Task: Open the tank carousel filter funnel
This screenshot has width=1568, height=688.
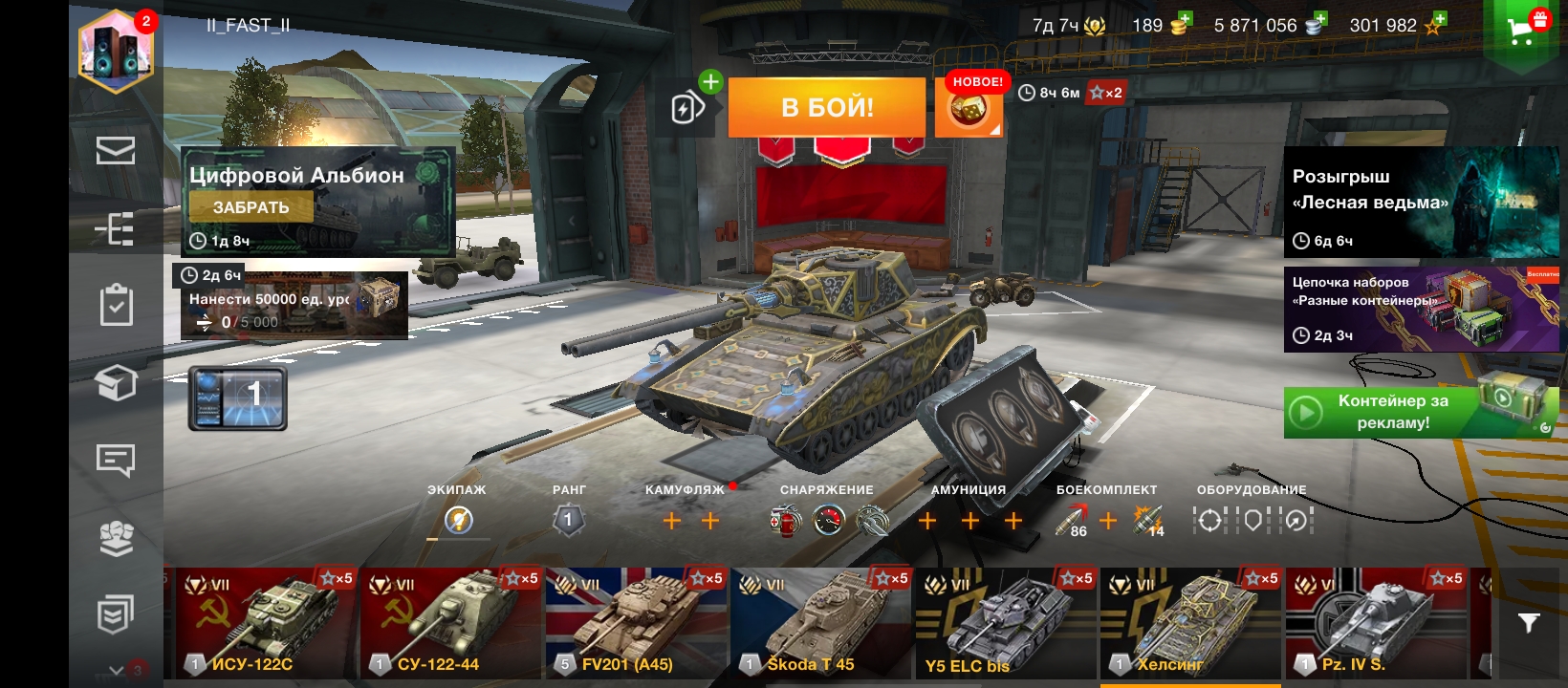Action: [1528, 623]
